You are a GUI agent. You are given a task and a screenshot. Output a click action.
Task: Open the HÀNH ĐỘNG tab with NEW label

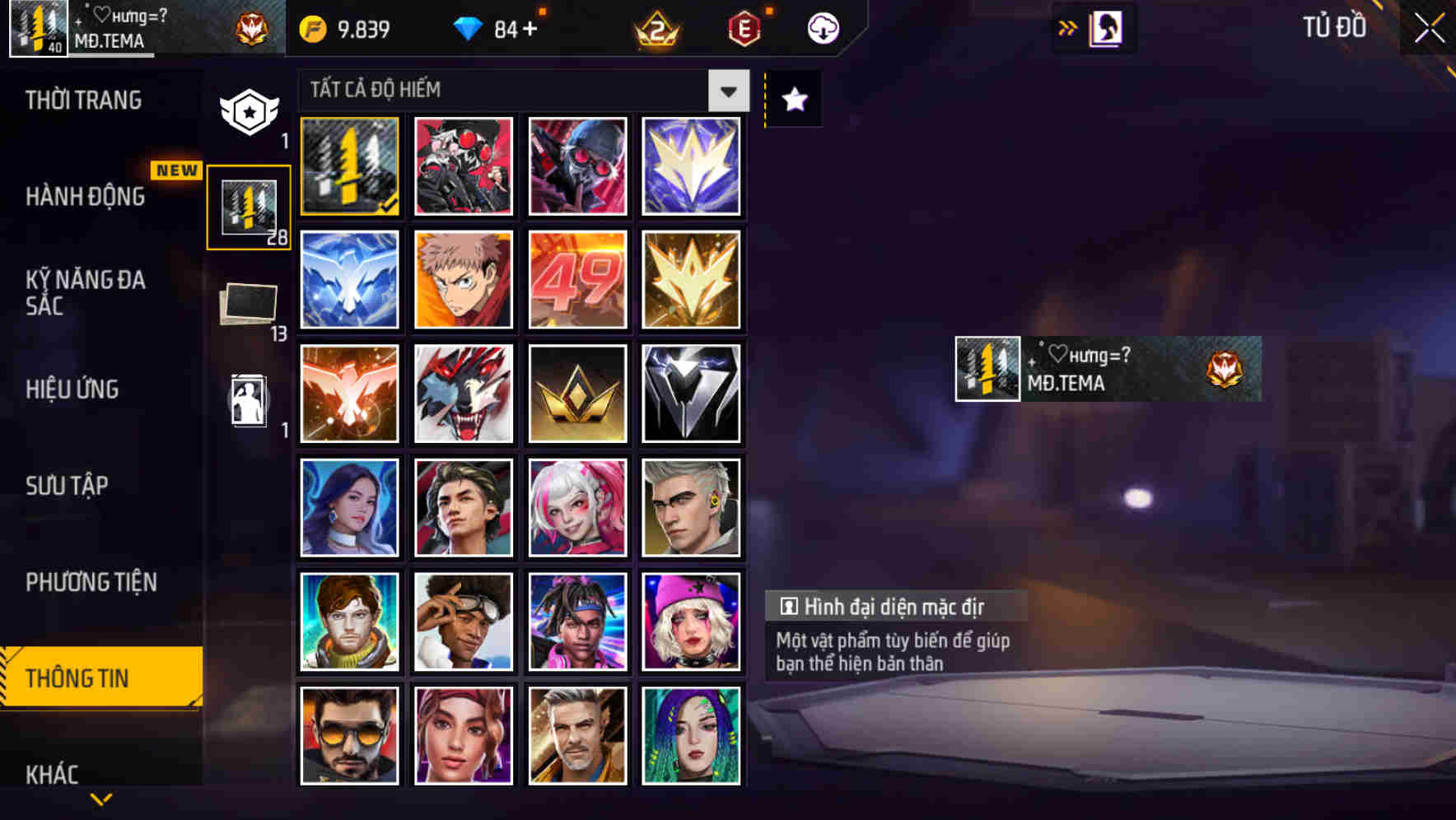point(86,196)
